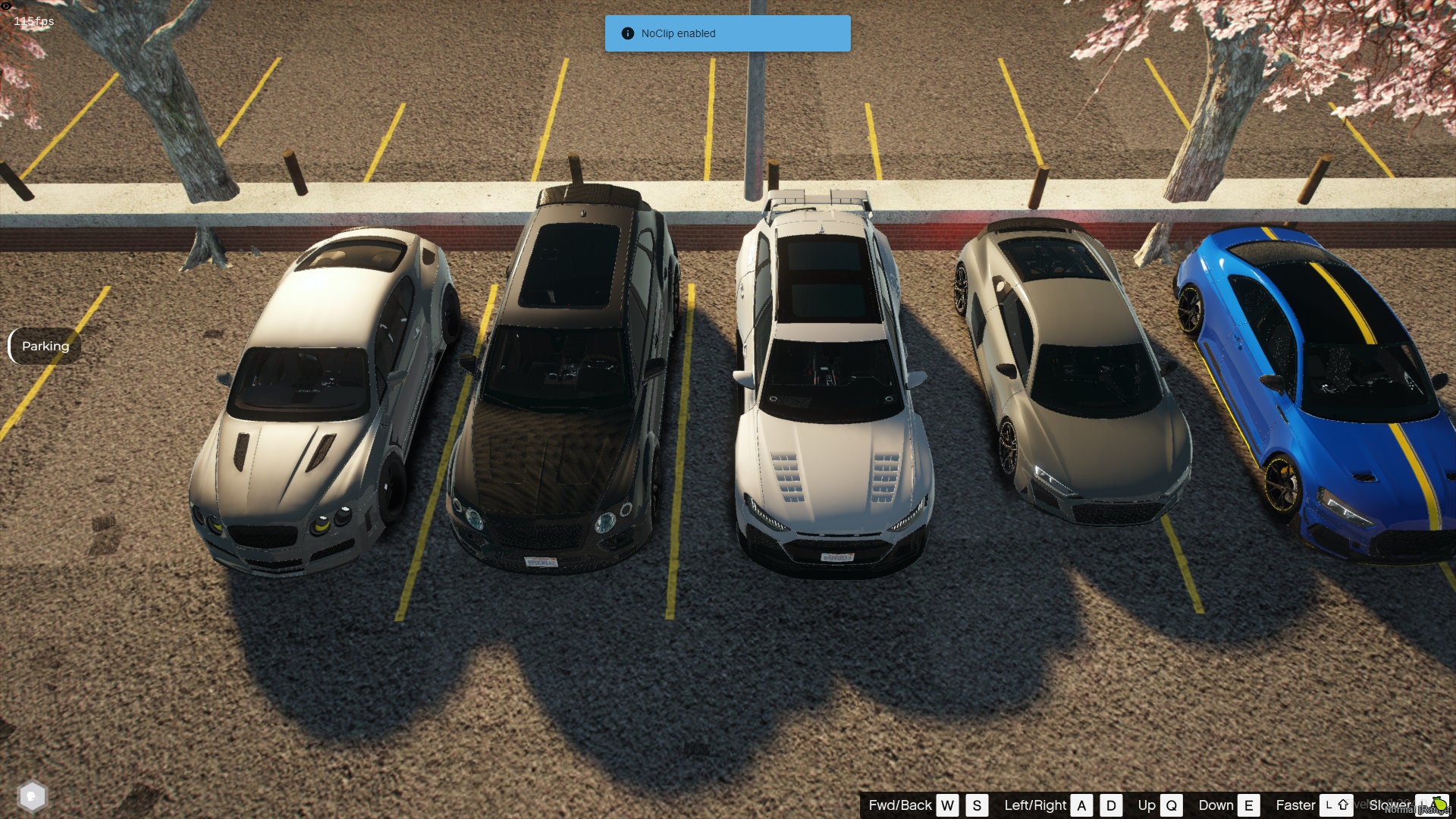Viewport: 1456px width, 819px height.
Task: Expand the Parking zone label on the left
Action: tap(45, 346)
